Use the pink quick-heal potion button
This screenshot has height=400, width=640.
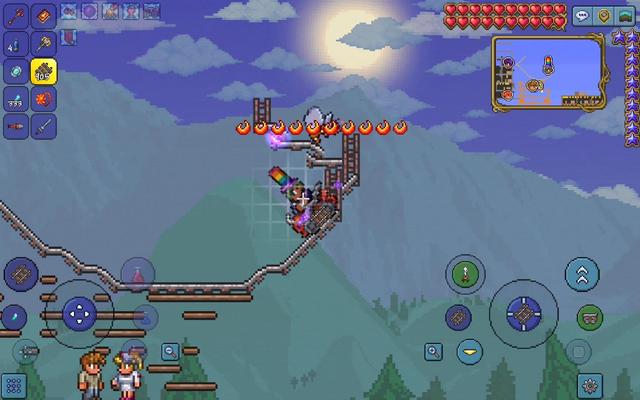click(x=137, y=271)
